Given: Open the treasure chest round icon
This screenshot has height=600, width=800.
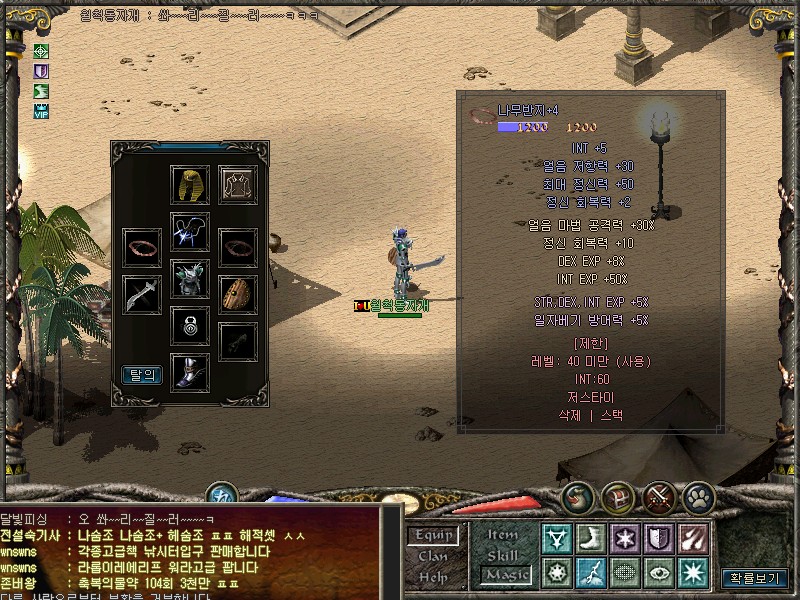Looking at the screenshot, I should click(x=619, y=497).
